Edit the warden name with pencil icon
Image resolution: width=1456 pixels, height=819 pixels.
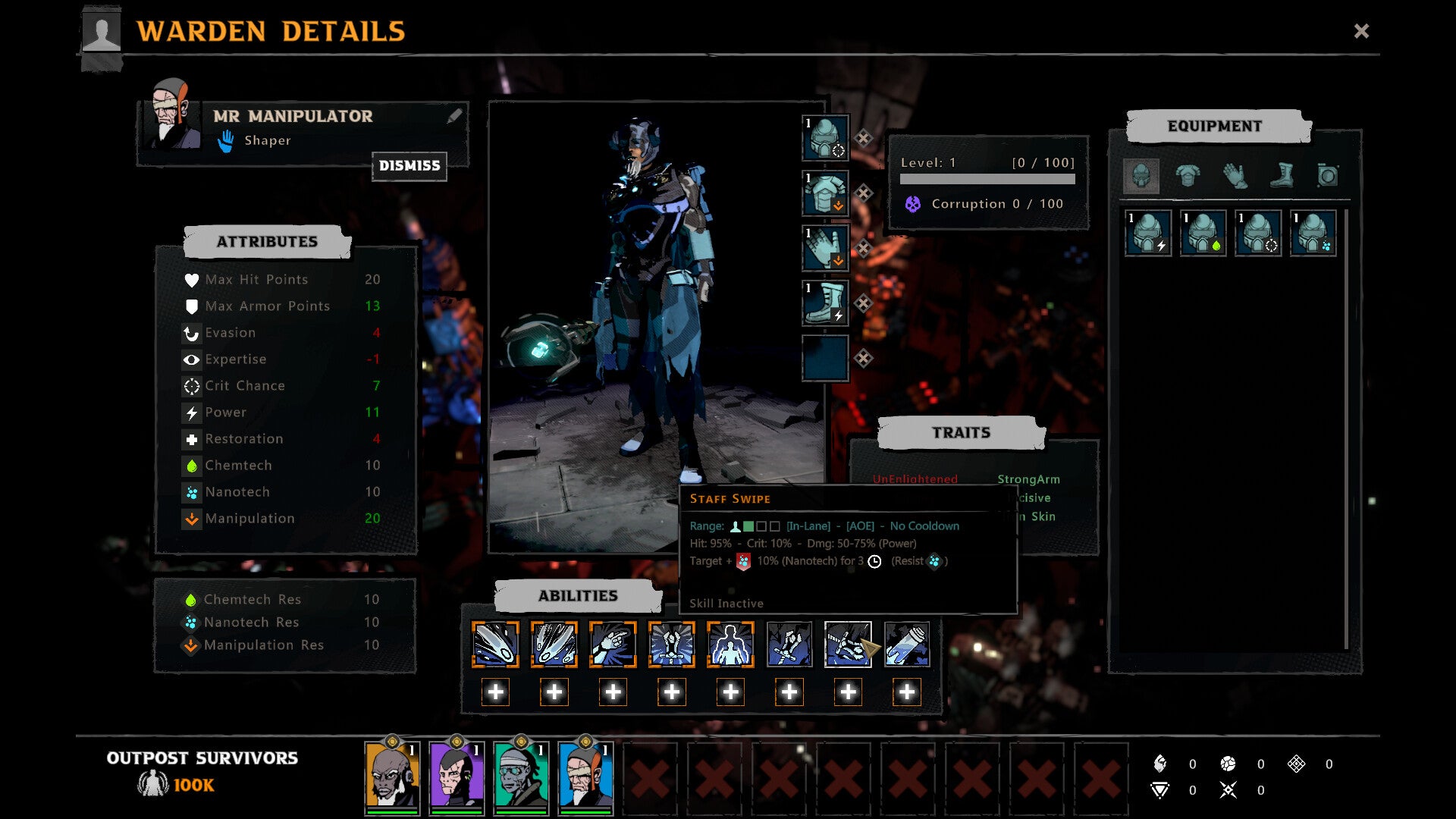(x=454, y=116)
